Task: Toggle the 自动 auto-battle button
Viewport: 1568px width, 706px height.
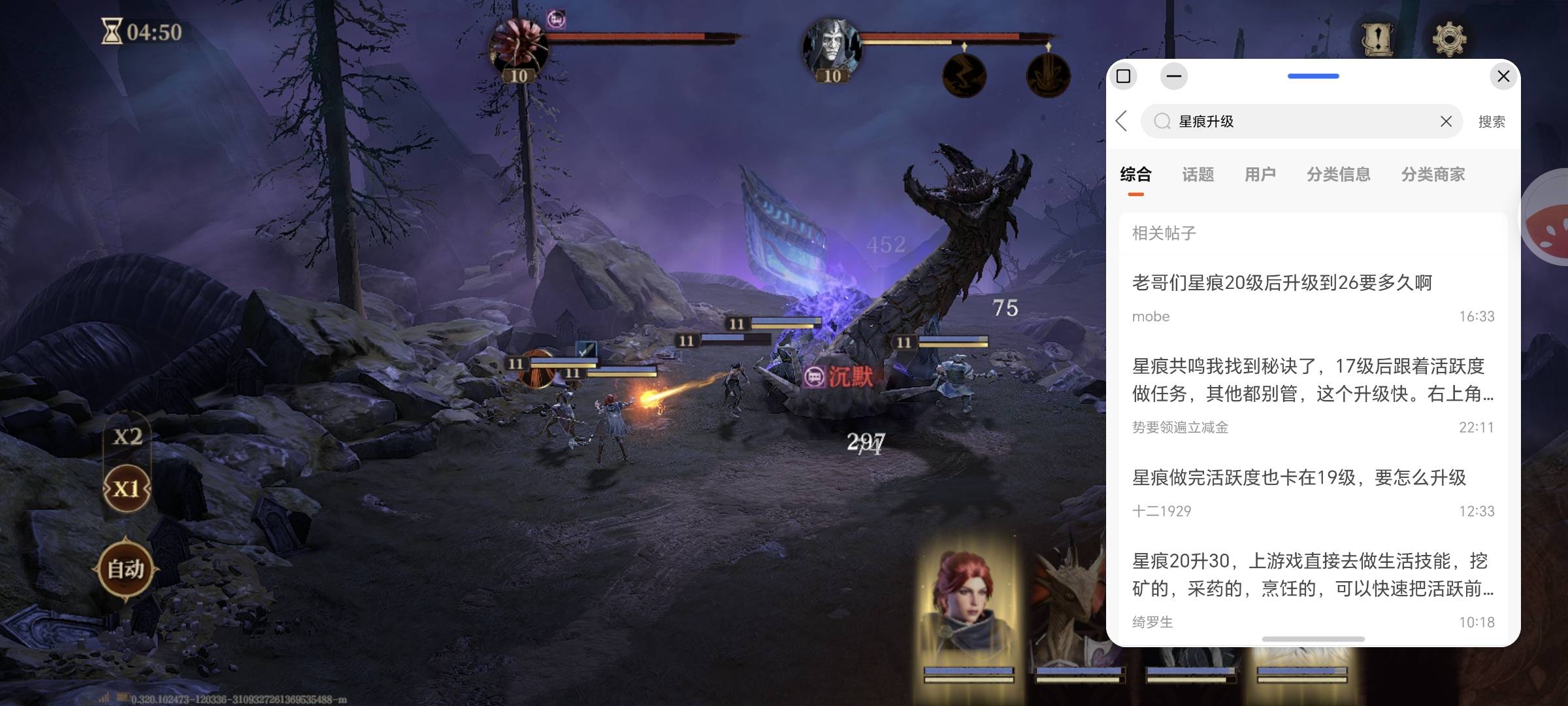Action: tap(125, 569)
